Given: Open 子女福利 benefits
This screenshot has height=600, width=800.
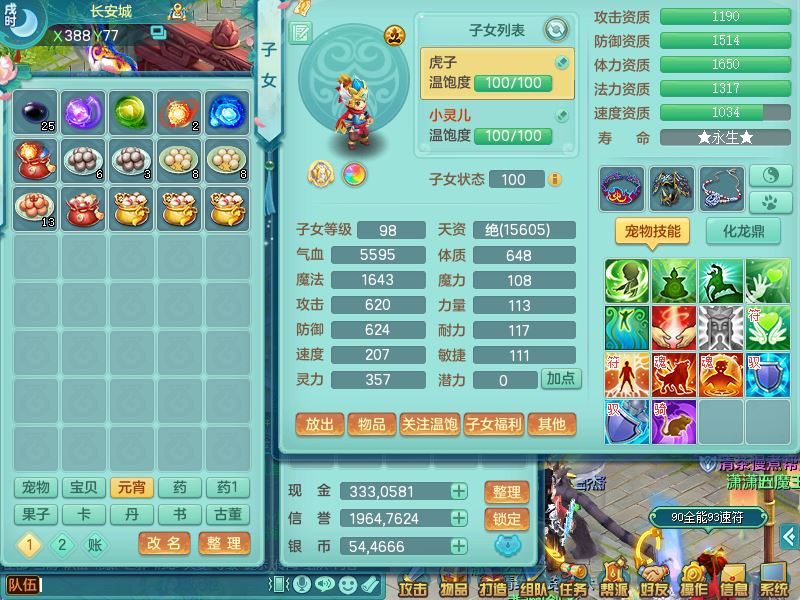Looking at the screenshot, I should [x=494, y=424].
